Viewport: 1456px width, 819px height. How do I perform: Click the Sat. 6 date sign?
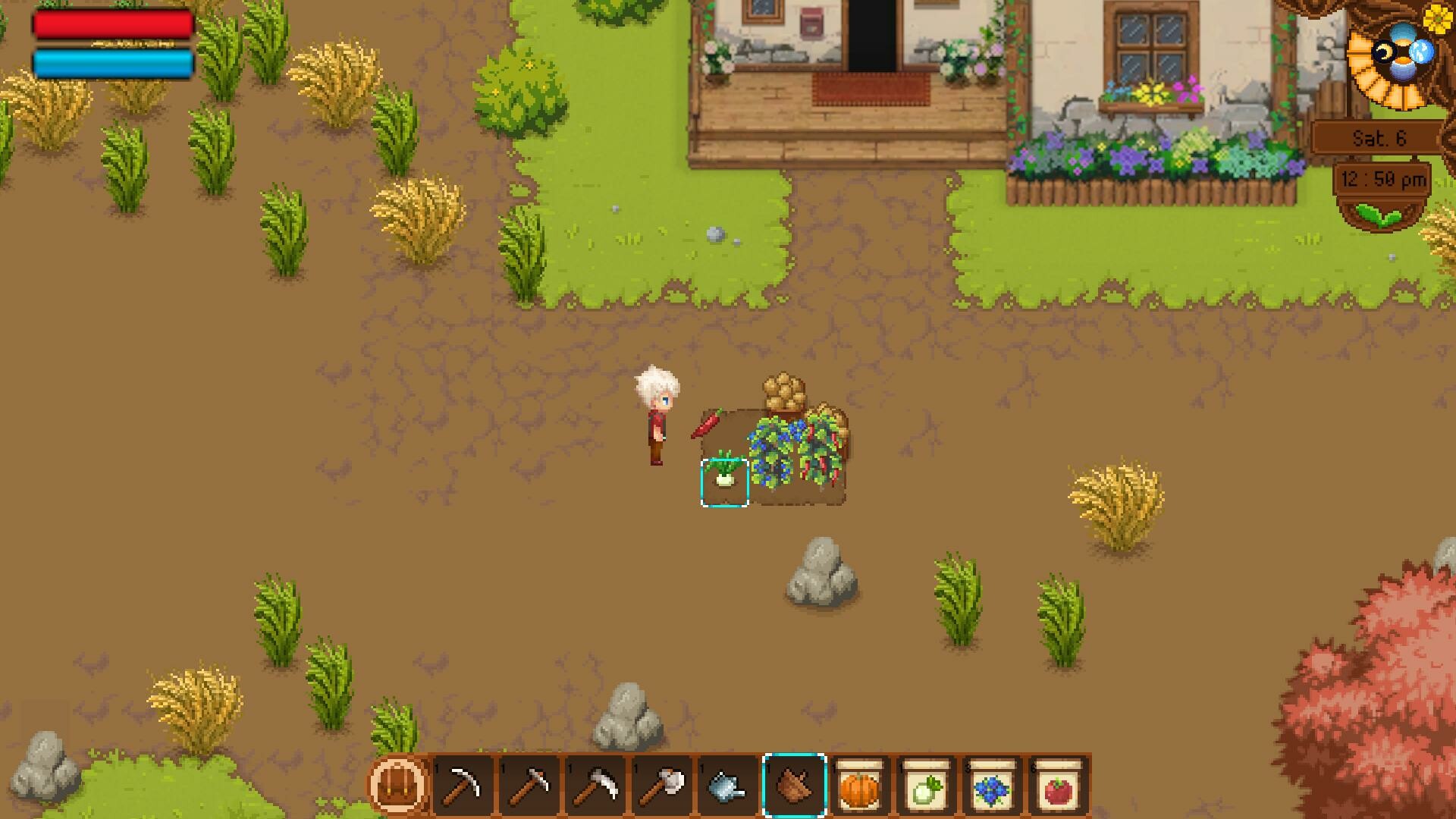pos(1379,138)
